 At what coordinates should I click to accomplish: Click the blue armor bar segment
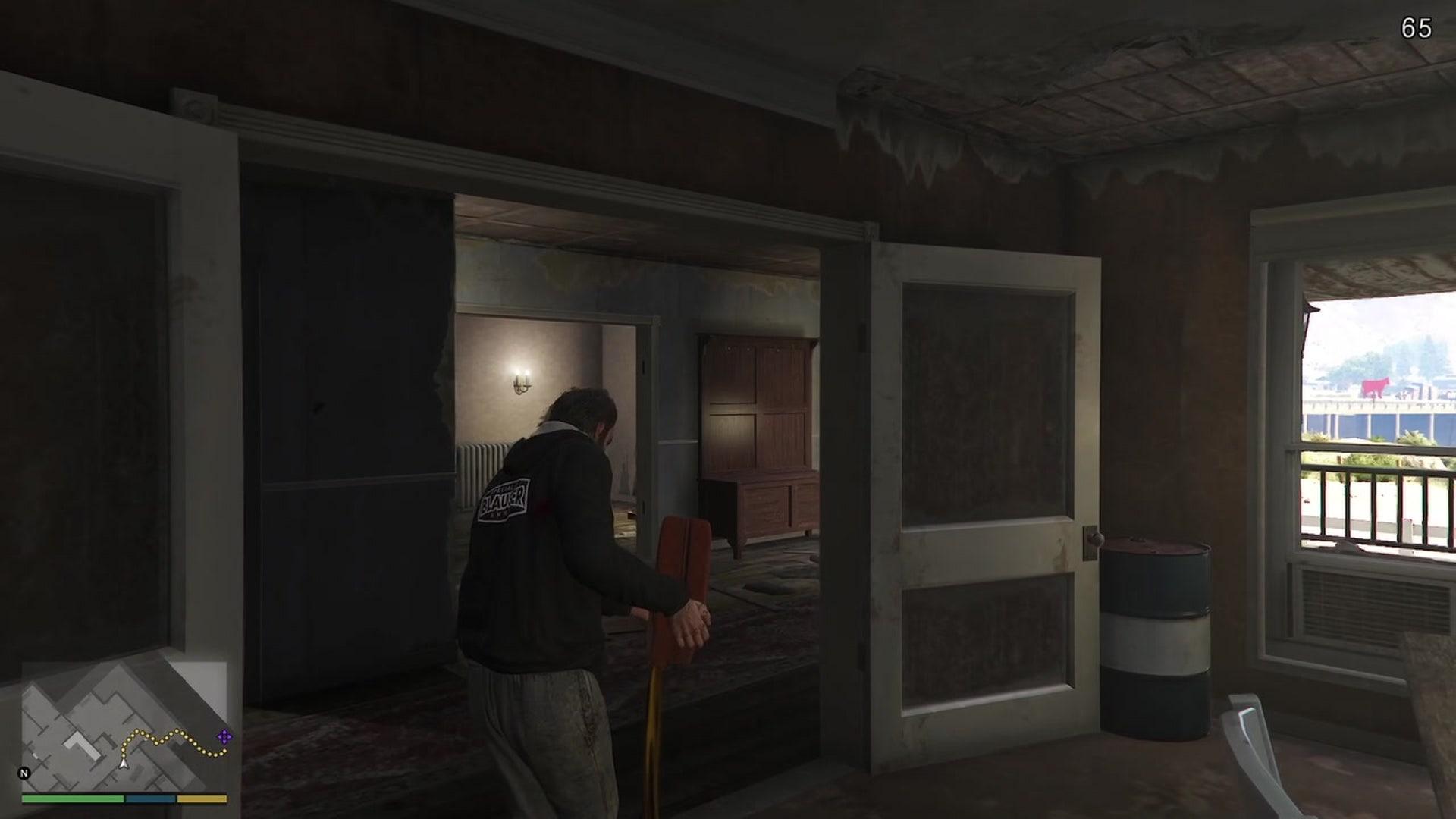[149, 798]
